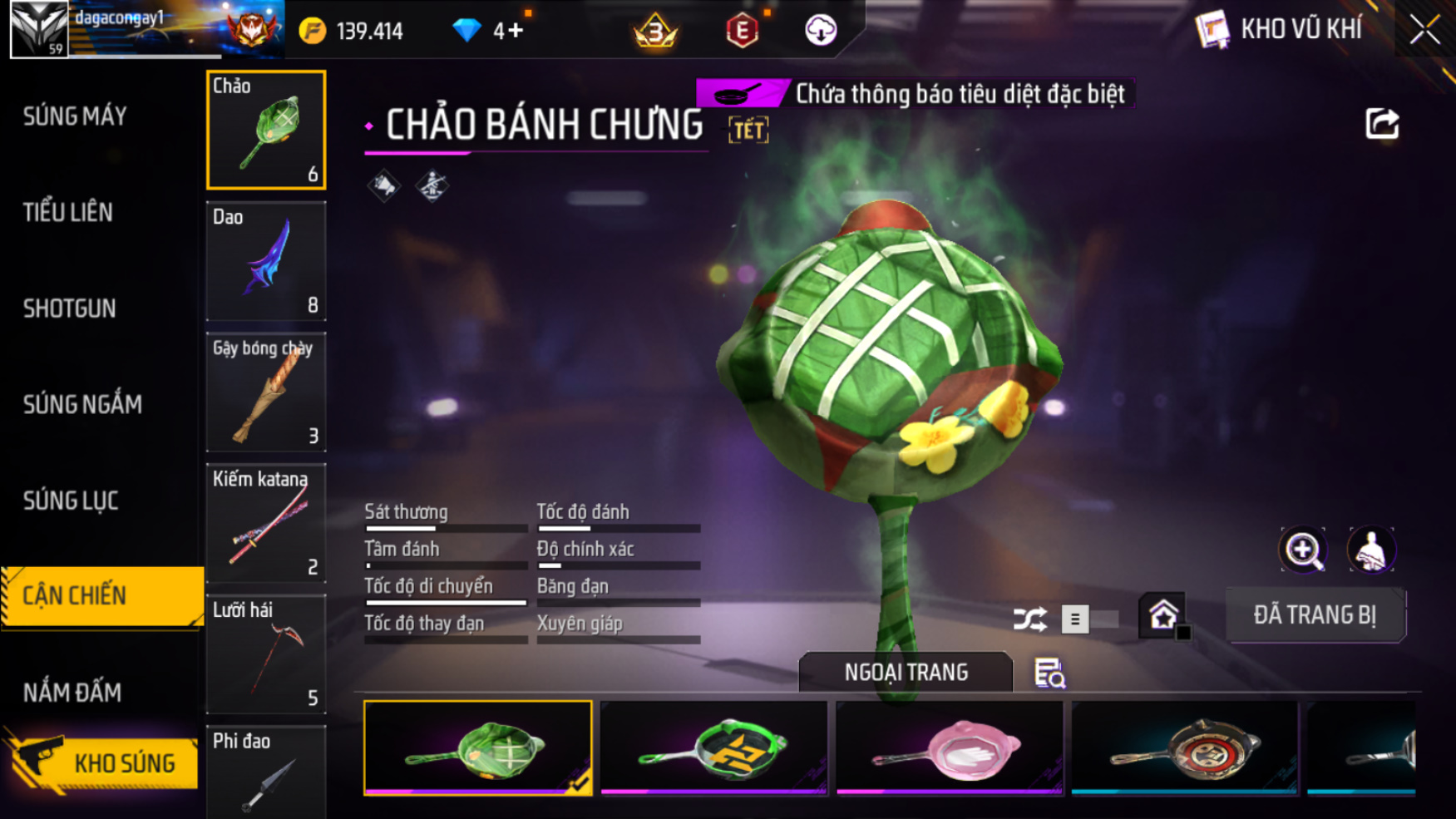The width and height of the screenshot is (1456, 819).
Task: Choose the Gậy bóng chày bat
Action: (266, 392)
